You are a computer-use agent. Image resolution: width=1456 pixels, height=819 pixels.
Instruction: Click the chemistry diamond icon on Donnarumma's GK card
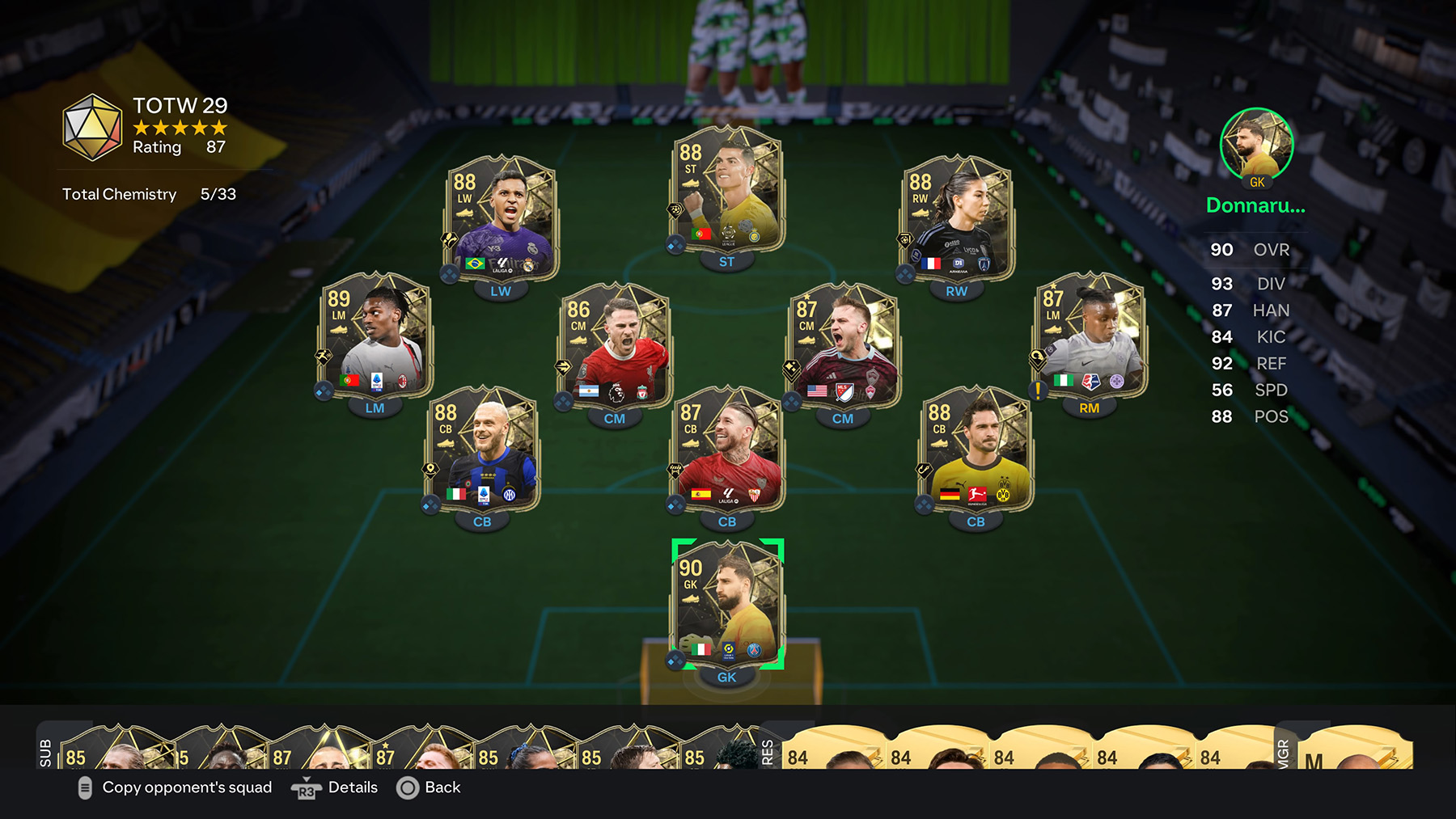676,658
